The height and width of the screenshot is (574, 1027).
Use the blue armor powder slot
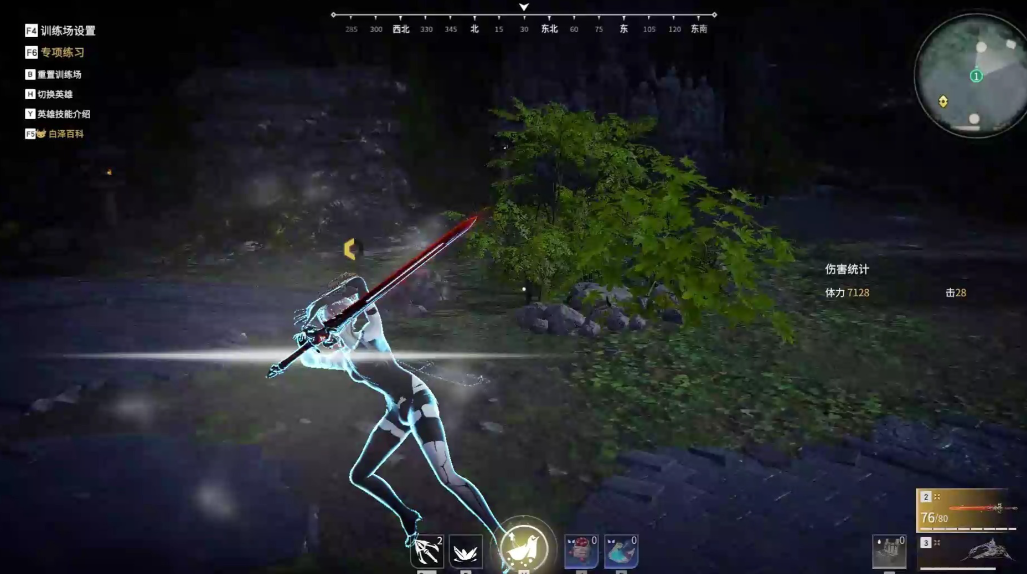[x=621, y=551]
